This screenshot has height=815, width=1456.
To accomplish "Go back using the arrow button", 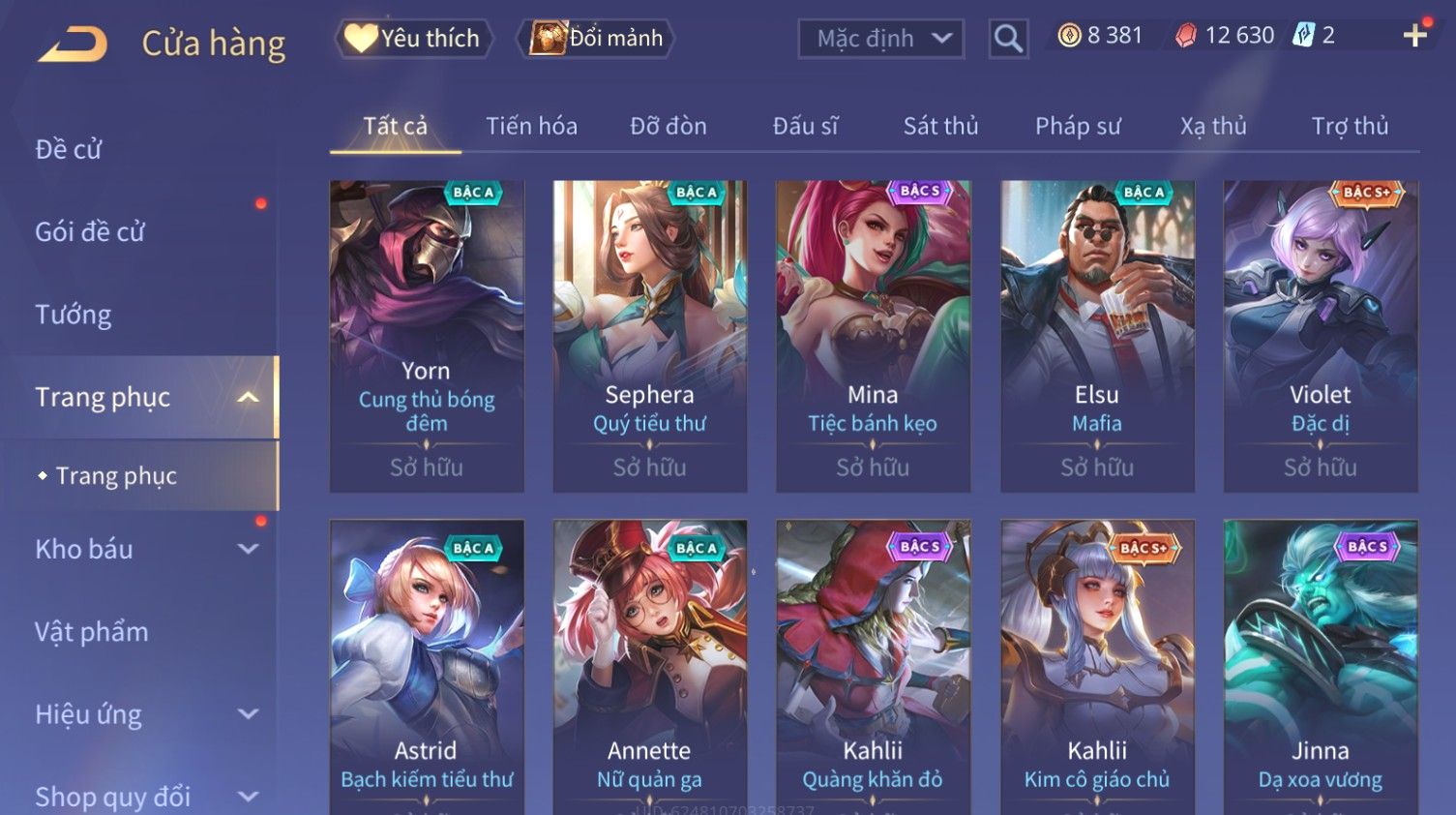I will click(x=73, y=44).
